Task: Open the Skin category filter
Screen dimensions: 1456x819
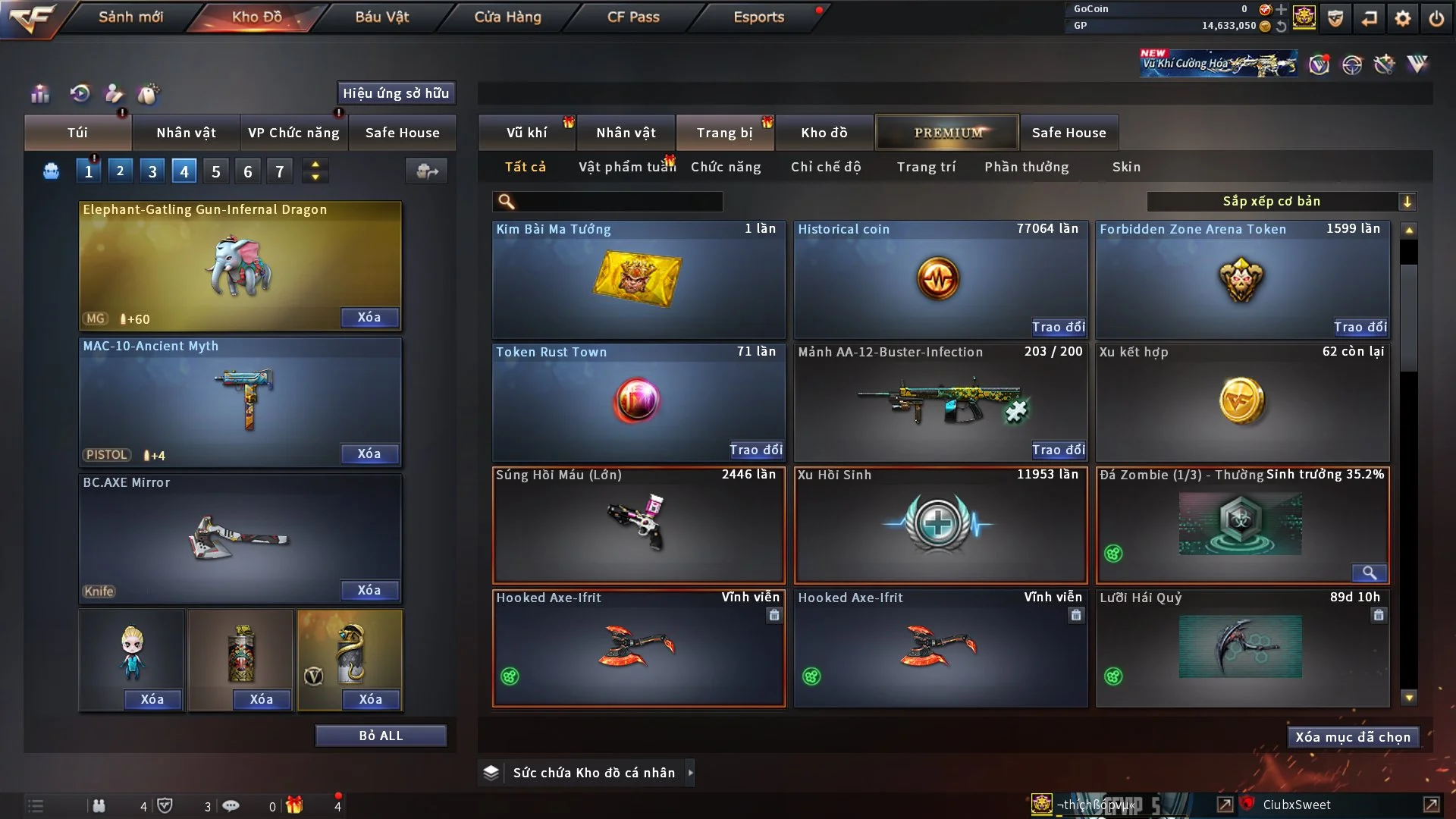Action: pyautogui.click(x=1126, y=167)
